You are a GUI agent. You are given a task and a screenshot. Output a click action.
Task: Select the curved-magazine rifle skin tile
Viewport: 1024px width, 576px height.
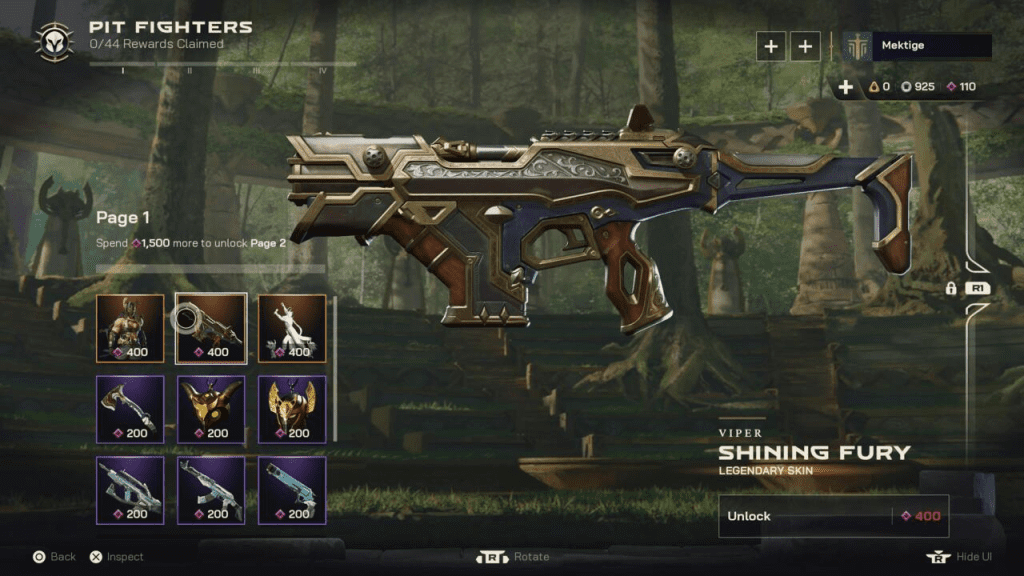[x=211, y=490]
